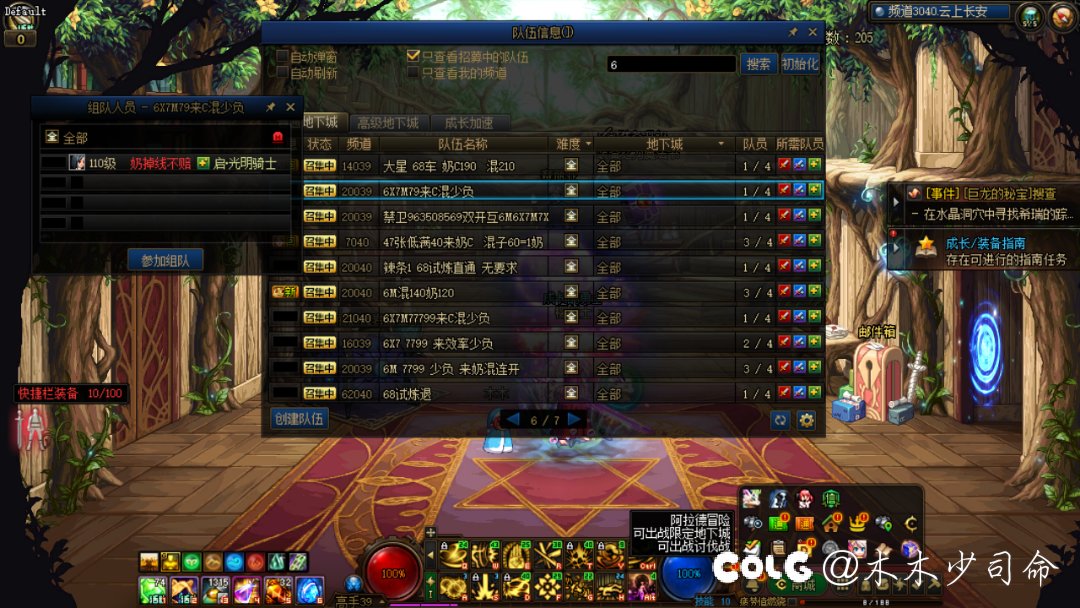The width and height of the screenshot is (1080, 608).
Task: Enable the 只查看我的频道 checkbox
Action: click(x=413, y=73)
